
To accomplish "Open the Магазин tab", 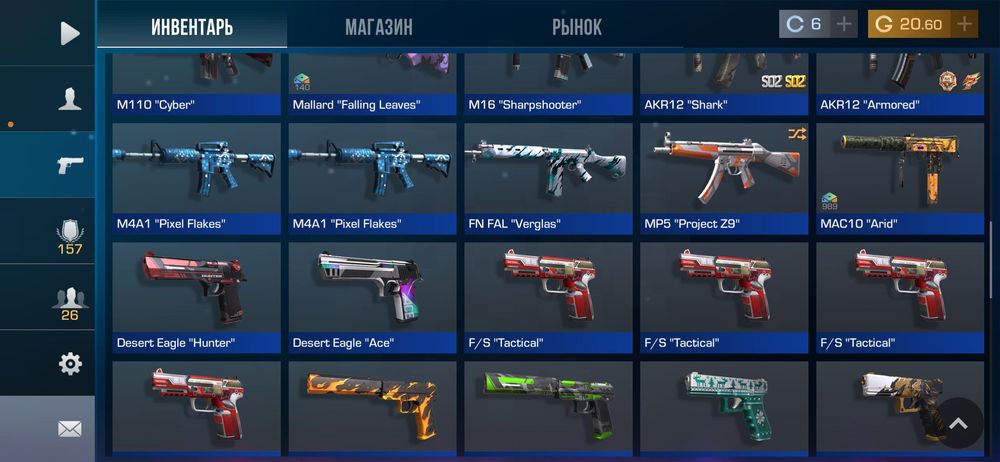I will point(379,27).
